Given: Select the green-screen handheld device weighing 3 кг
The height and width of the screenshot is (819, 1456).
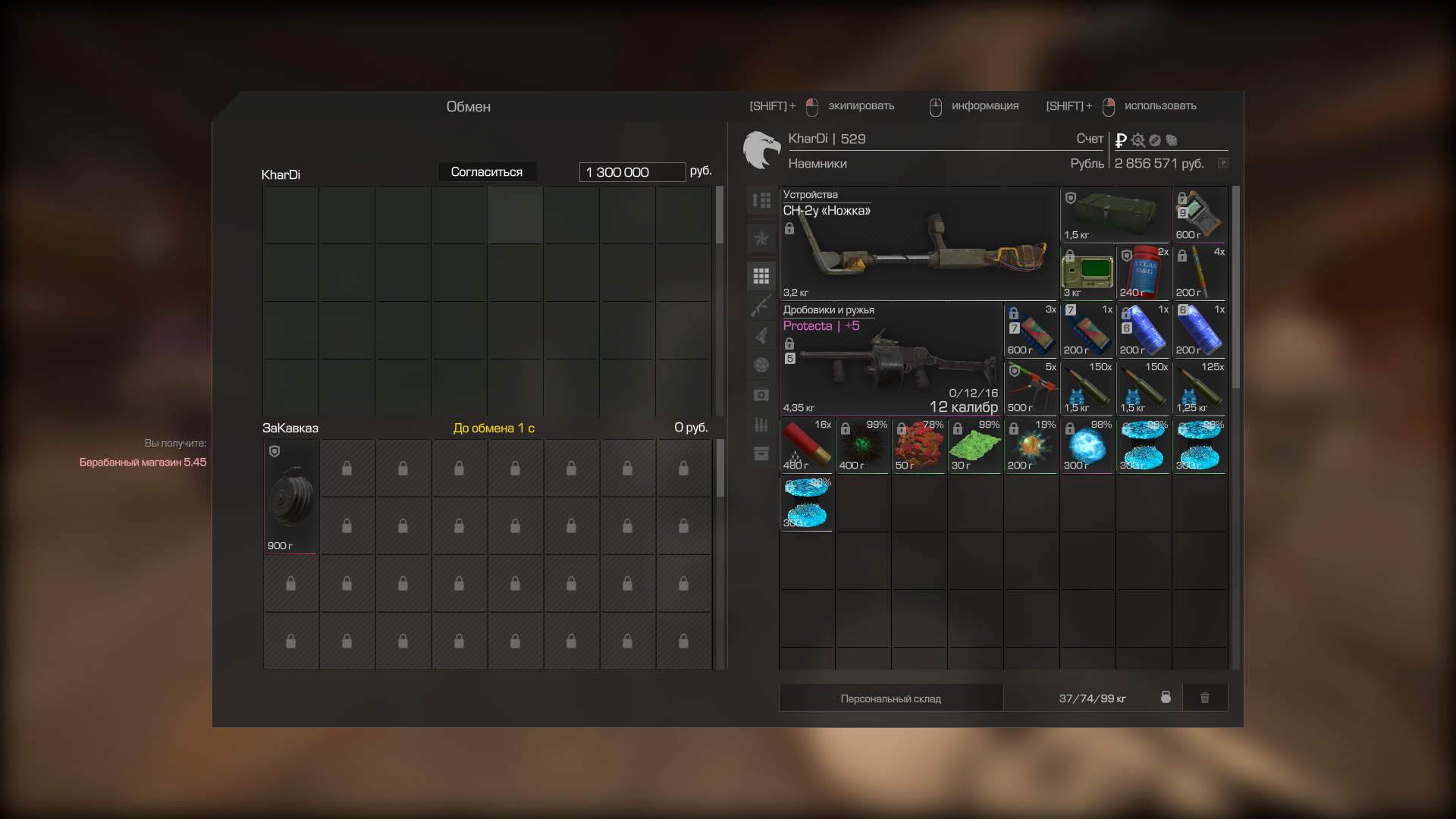Looking at the screenshot, I should 1087,273.
